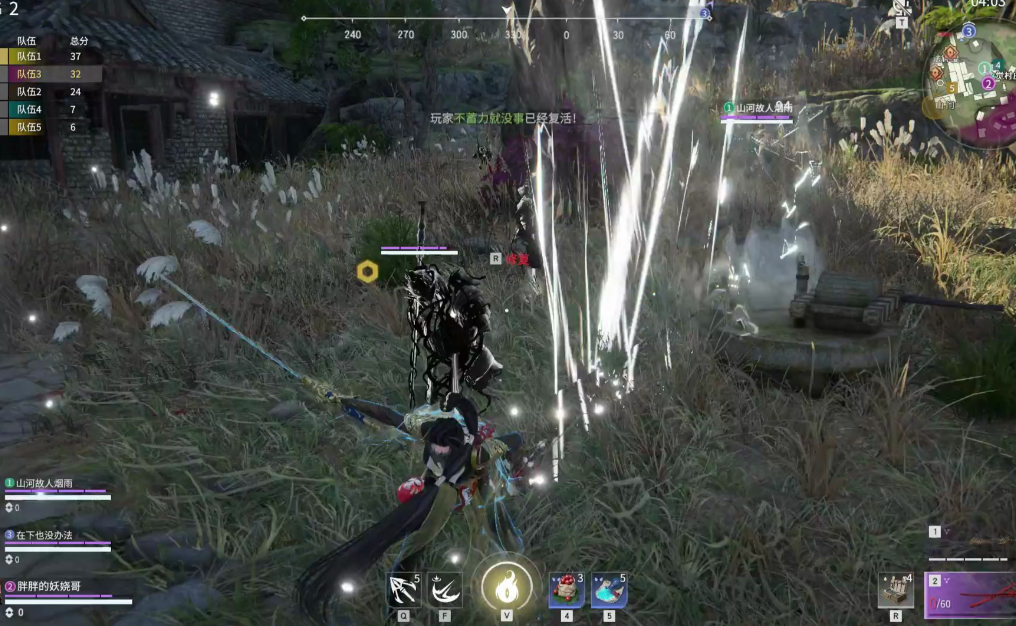The height and width of the screenshot is (626, 1016).
Task: Trigger the glowing flame ultimate ability
Action: point(506,586)
